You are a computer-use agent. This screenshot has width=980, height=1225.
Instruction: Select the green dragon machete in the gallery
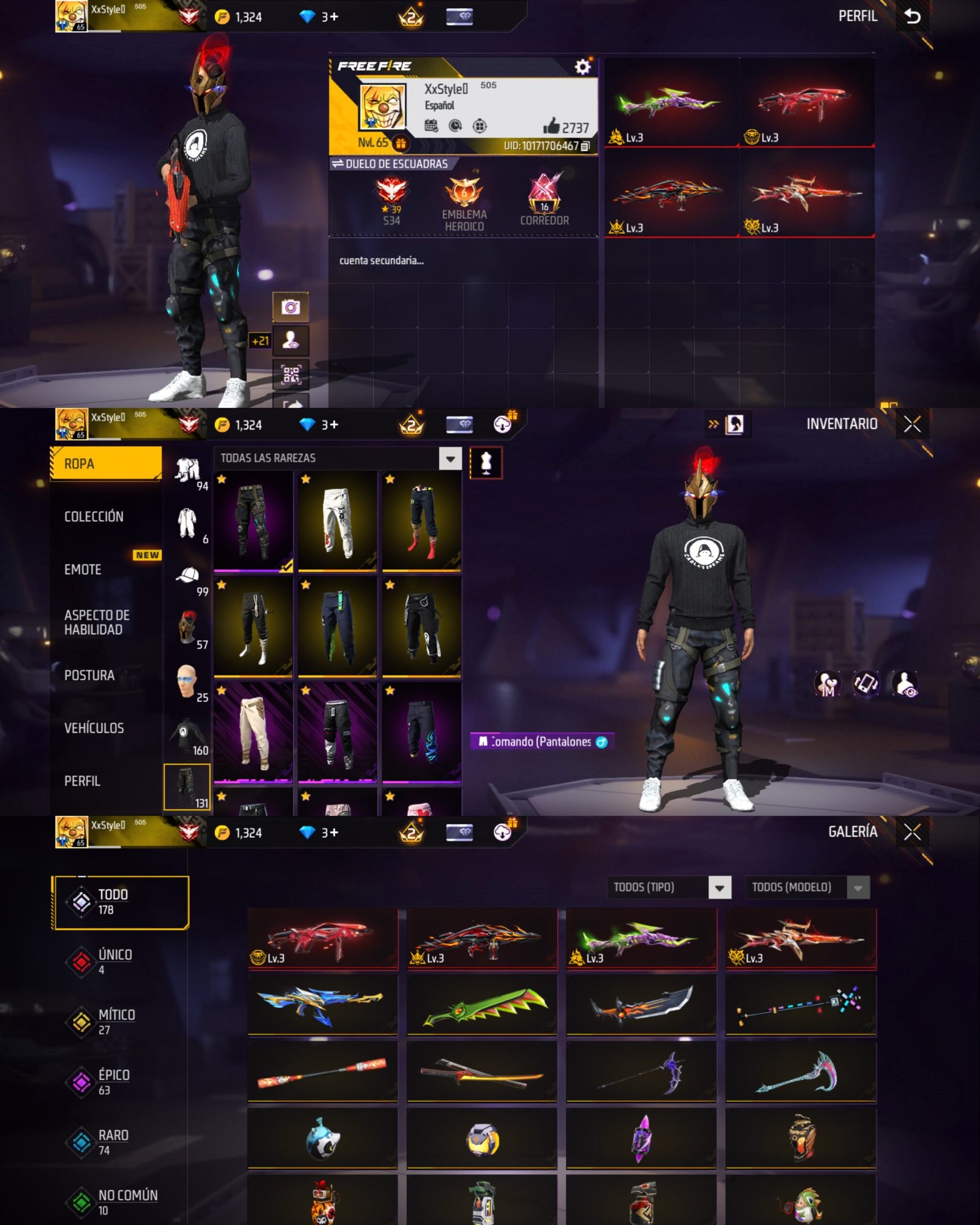[x=482, y=1005]
